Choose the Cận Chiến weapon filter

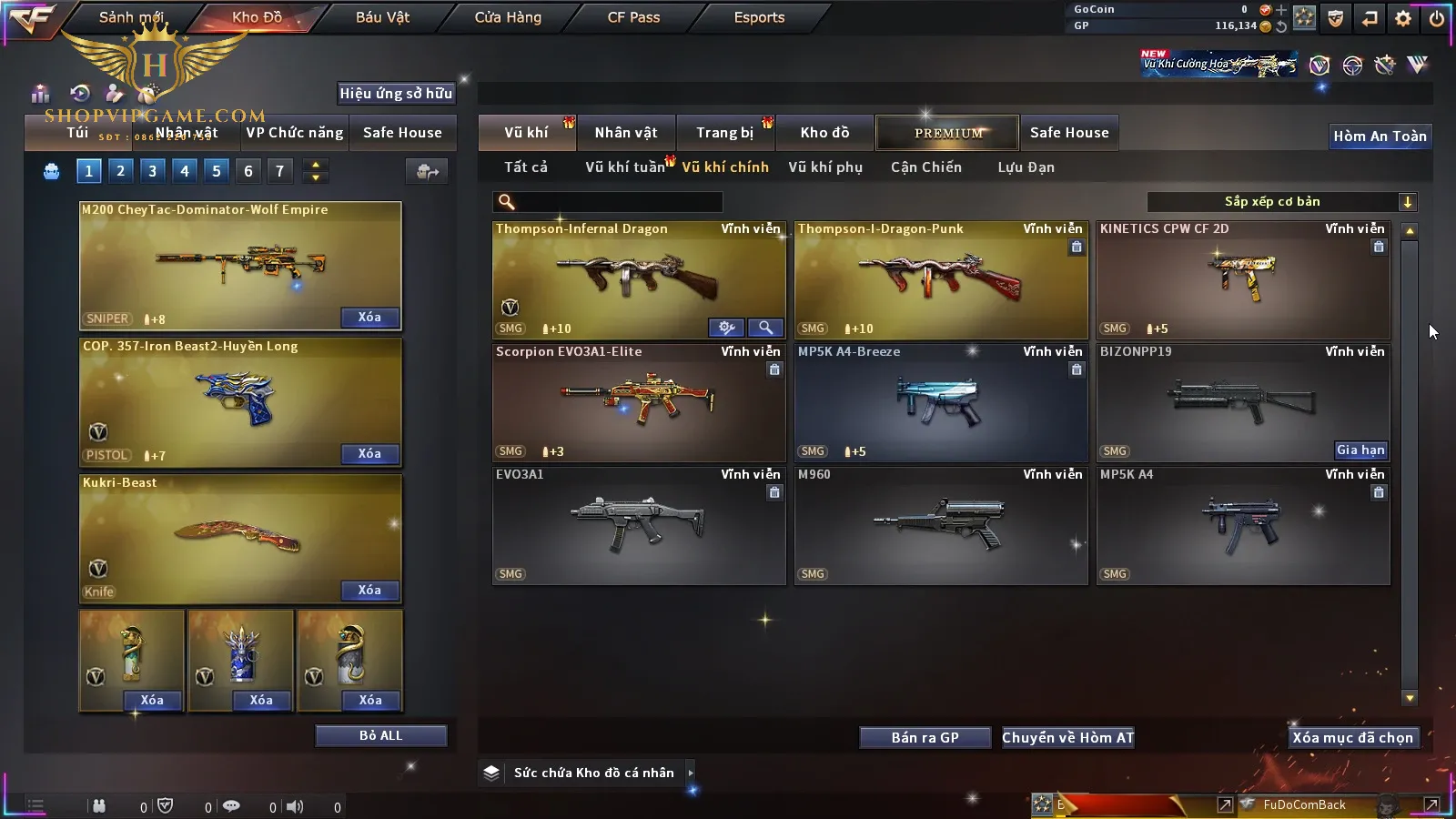click(925, 167)
